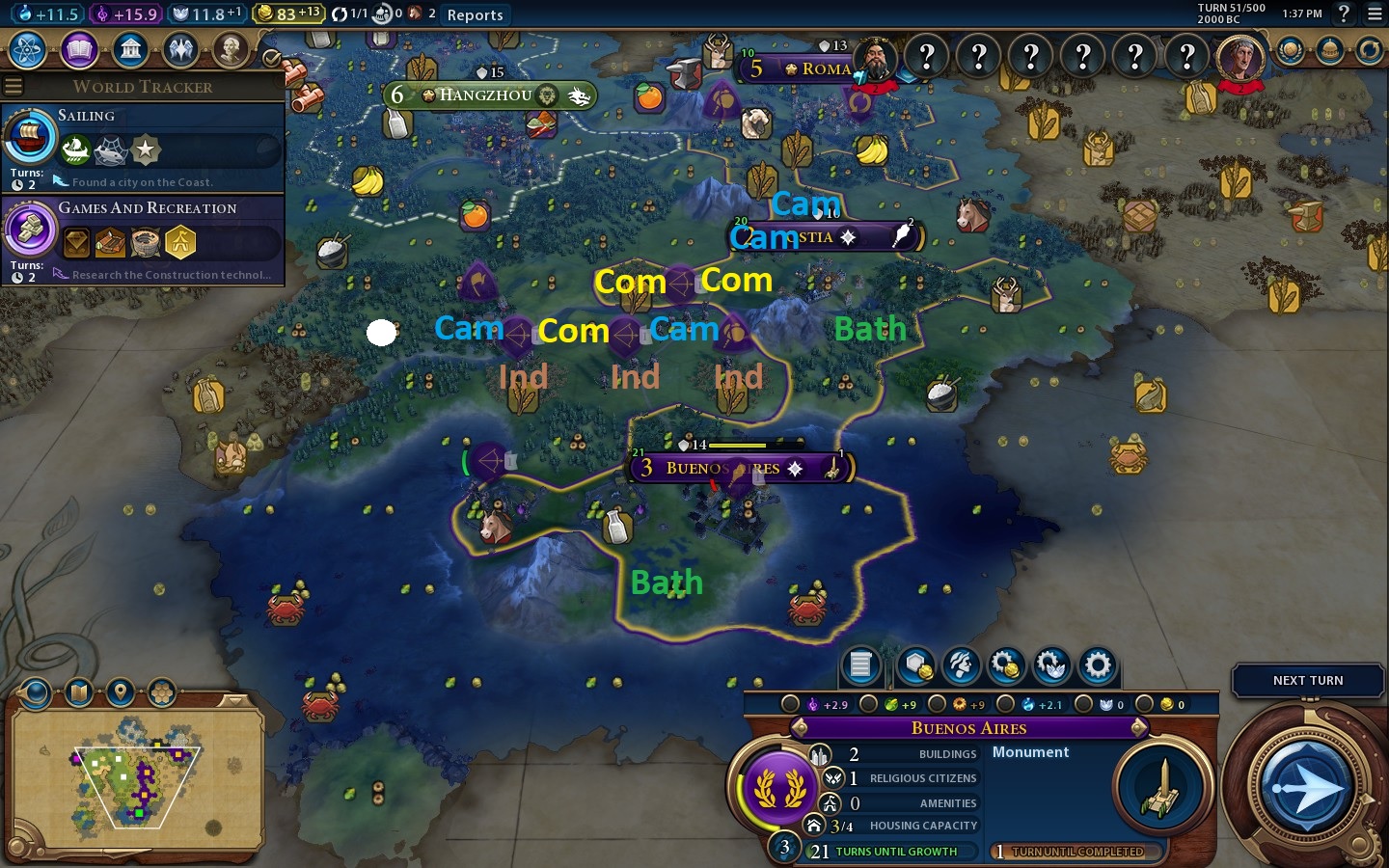Open minimap lens options globe button
This screenshot has width=1389, height=868.
[x=36, y=692]
